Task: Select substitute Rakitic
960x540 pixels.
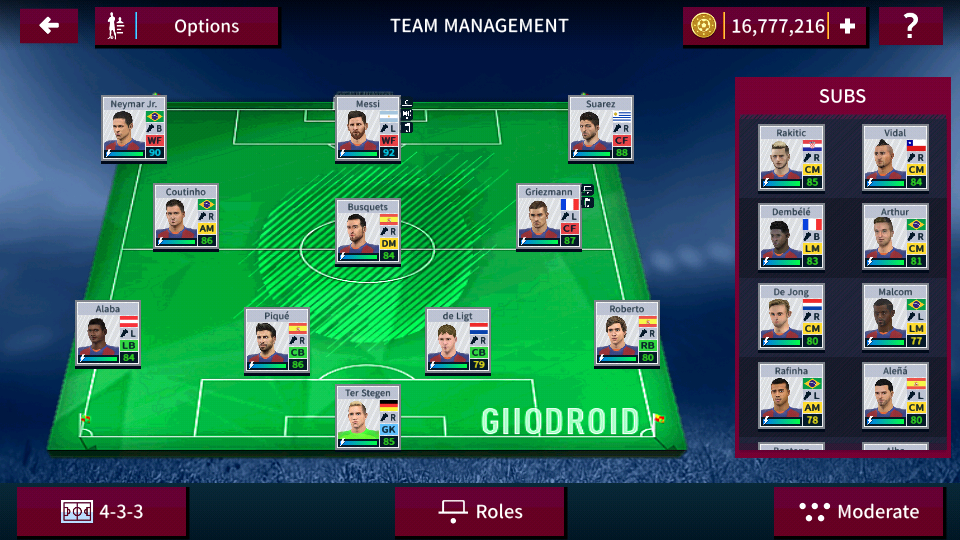Action: click(x=791, y=158)
